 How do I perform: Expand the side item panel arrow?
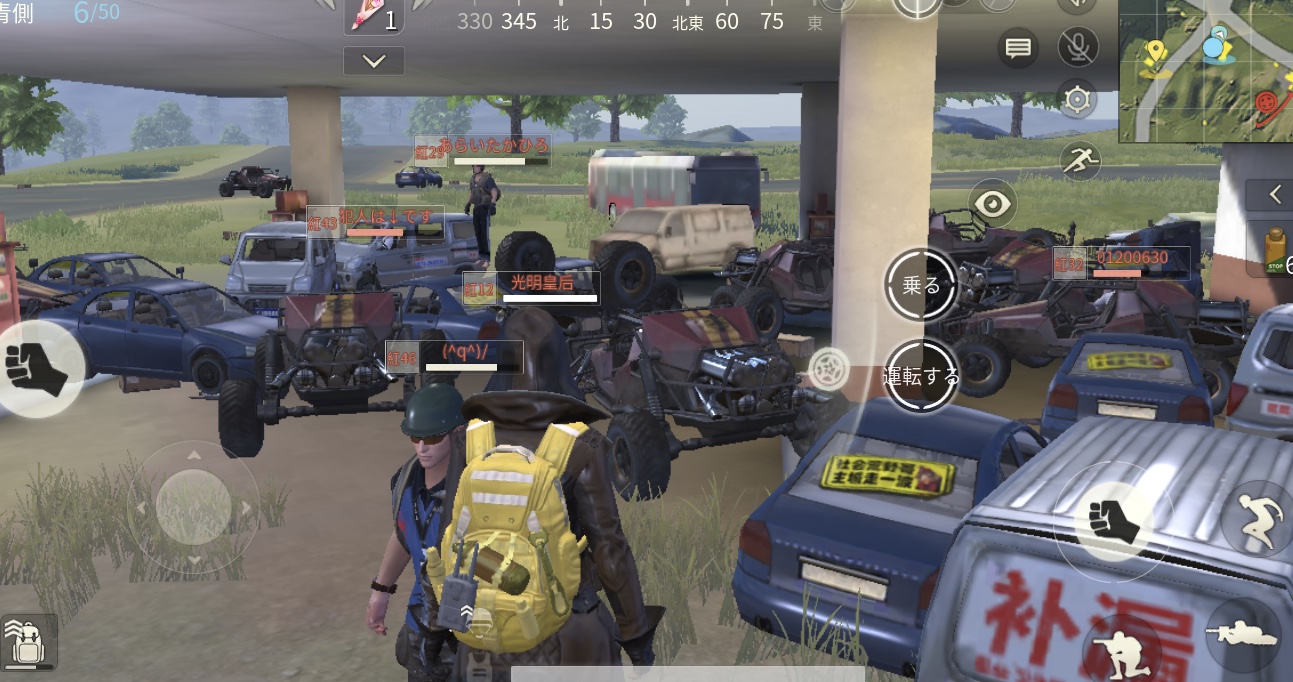[x=1274, y=195]
